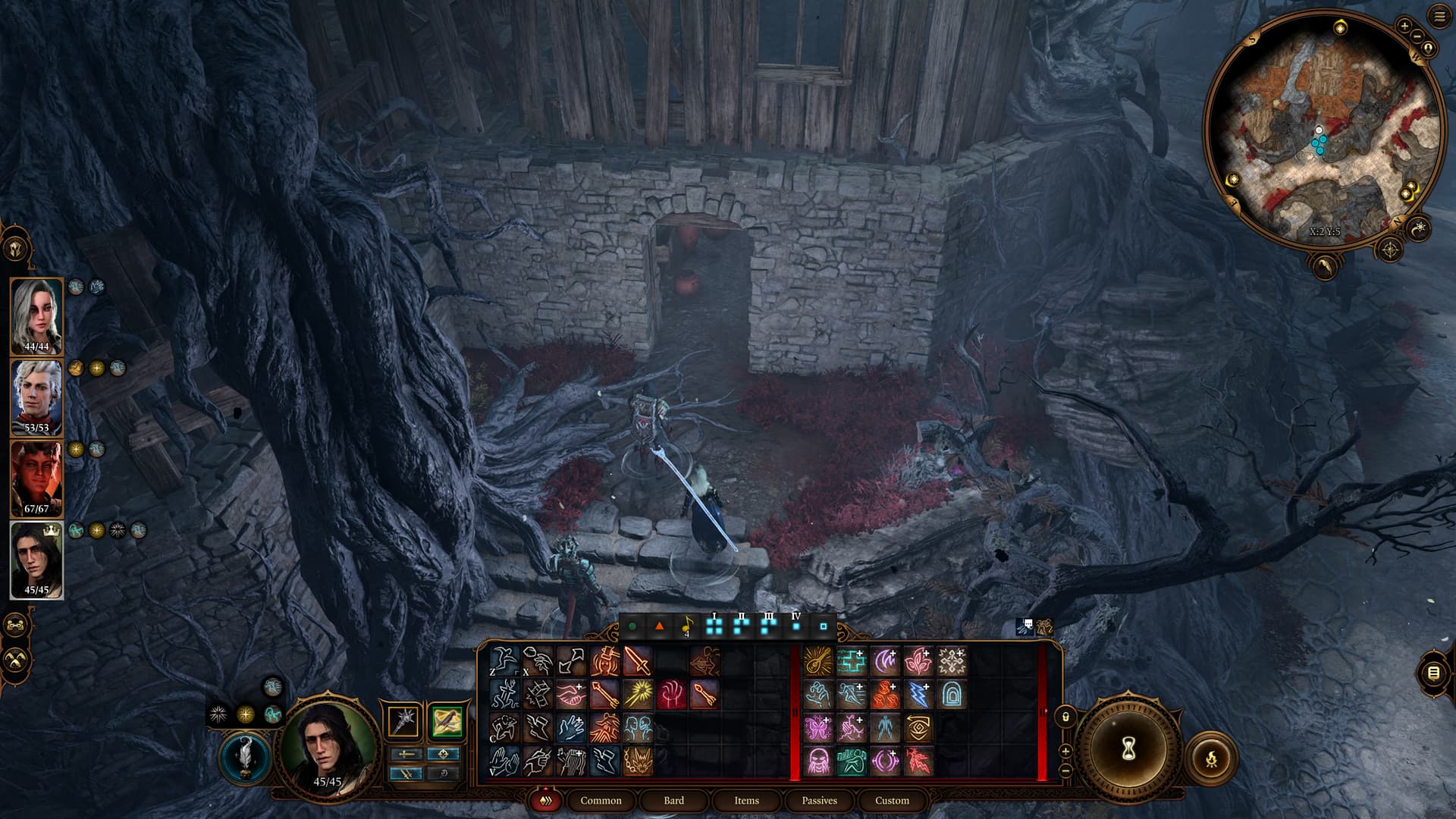Use the sword main-hand attack icon
The image size is (1456, 819).
coord(638,661)
